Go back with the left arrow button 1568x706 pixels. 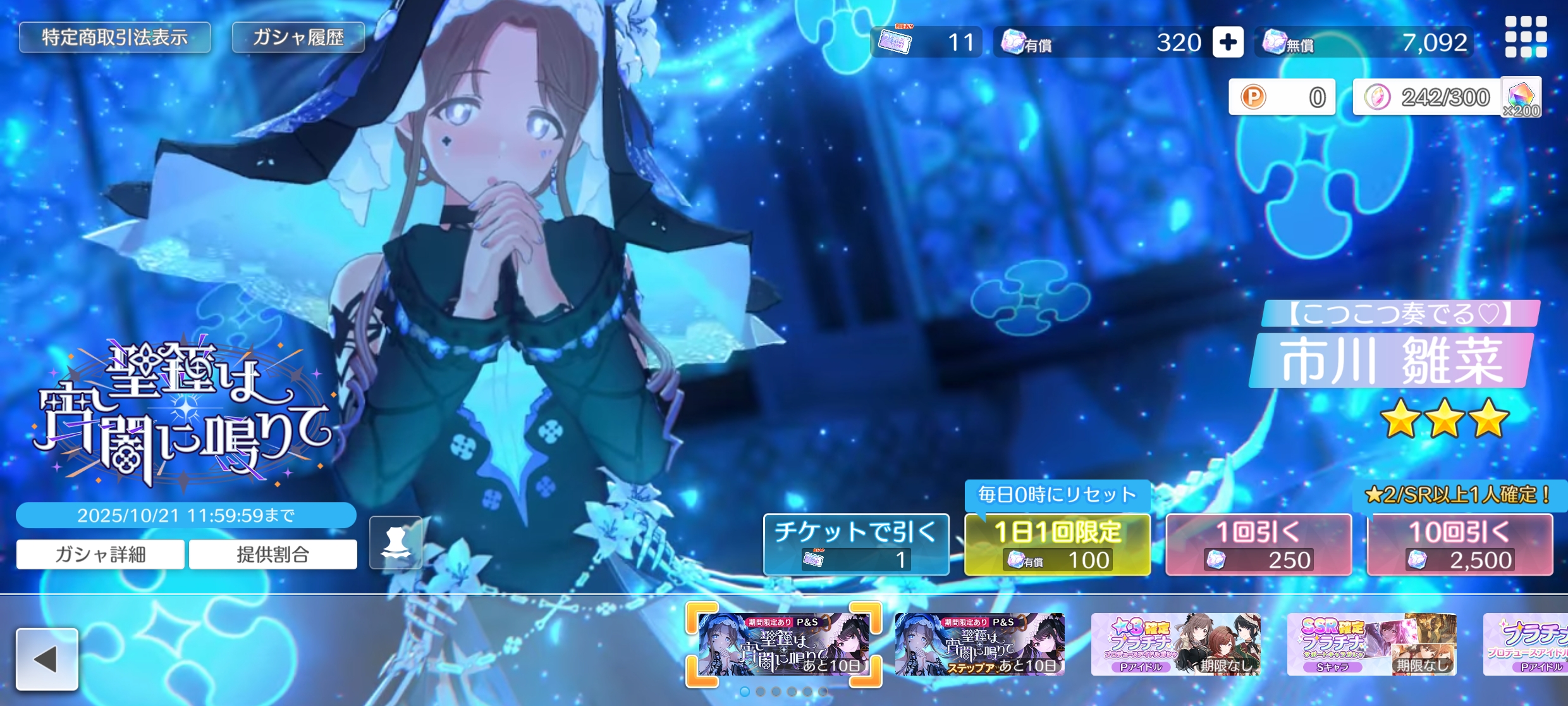(x=47, y=659)
